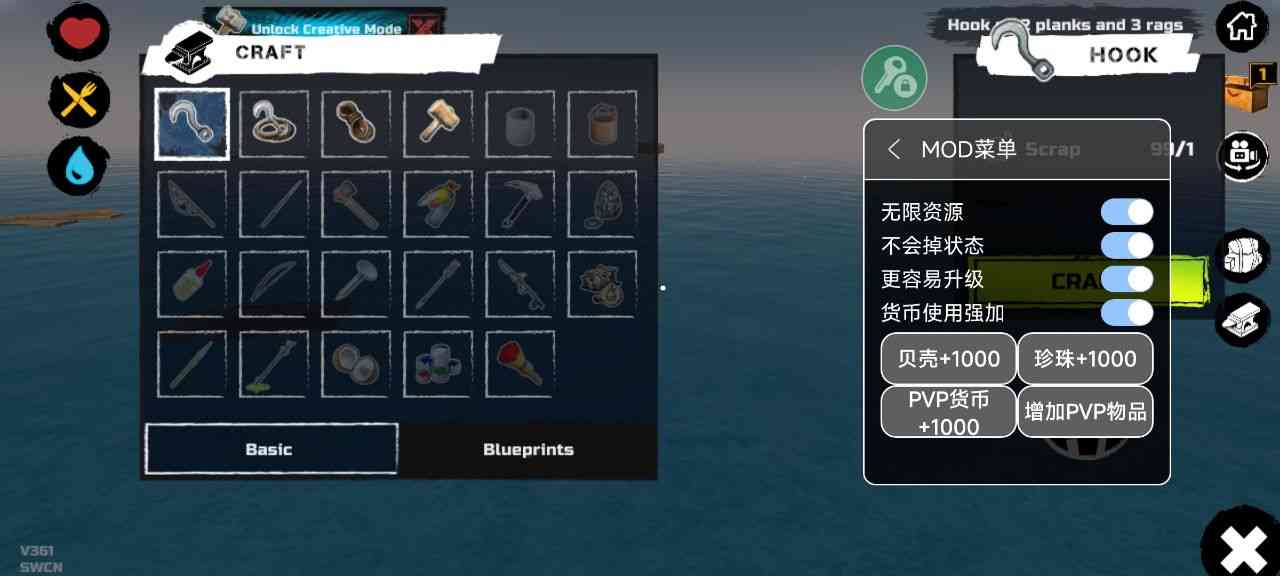Go back from the MOD菜单 panel
Viewport: 1280px width, 576px height.
click(894, 150)
